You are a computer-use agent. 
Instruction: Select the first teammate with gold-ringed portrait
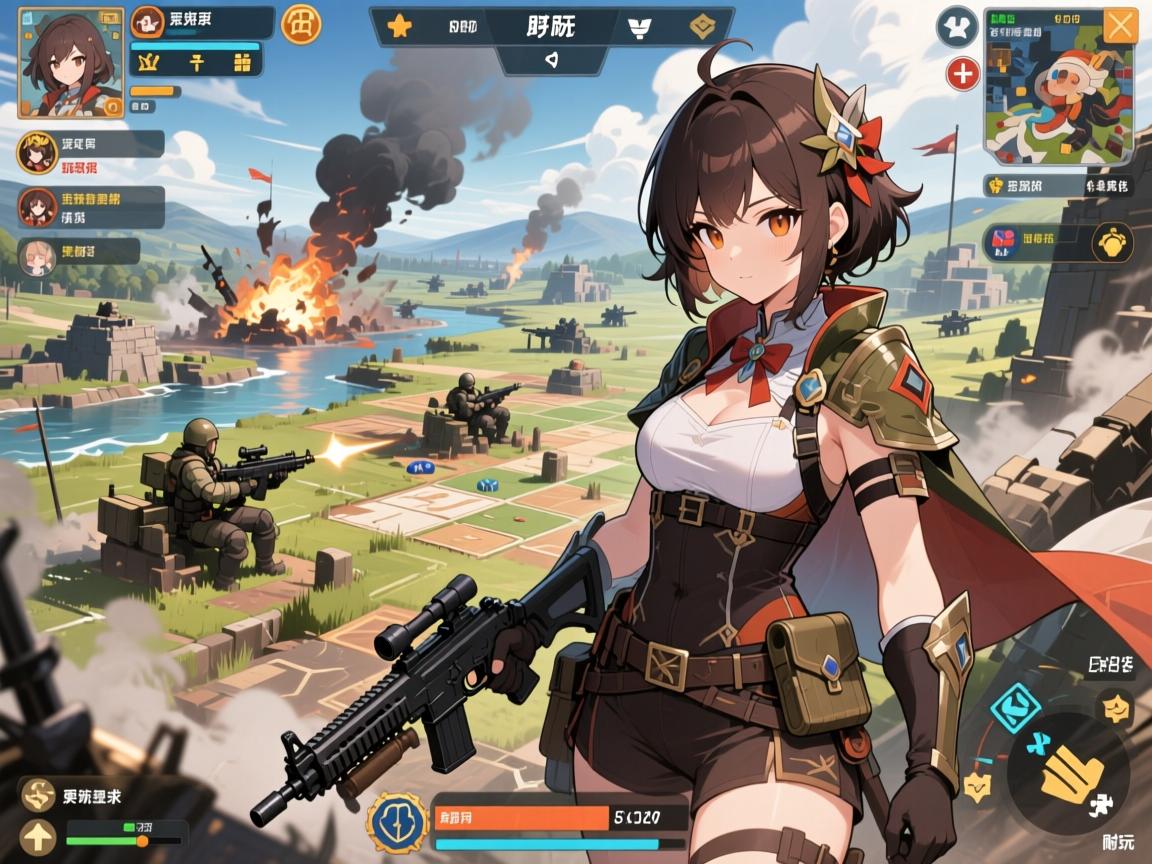pyautogui.click(x=36, y=155)
